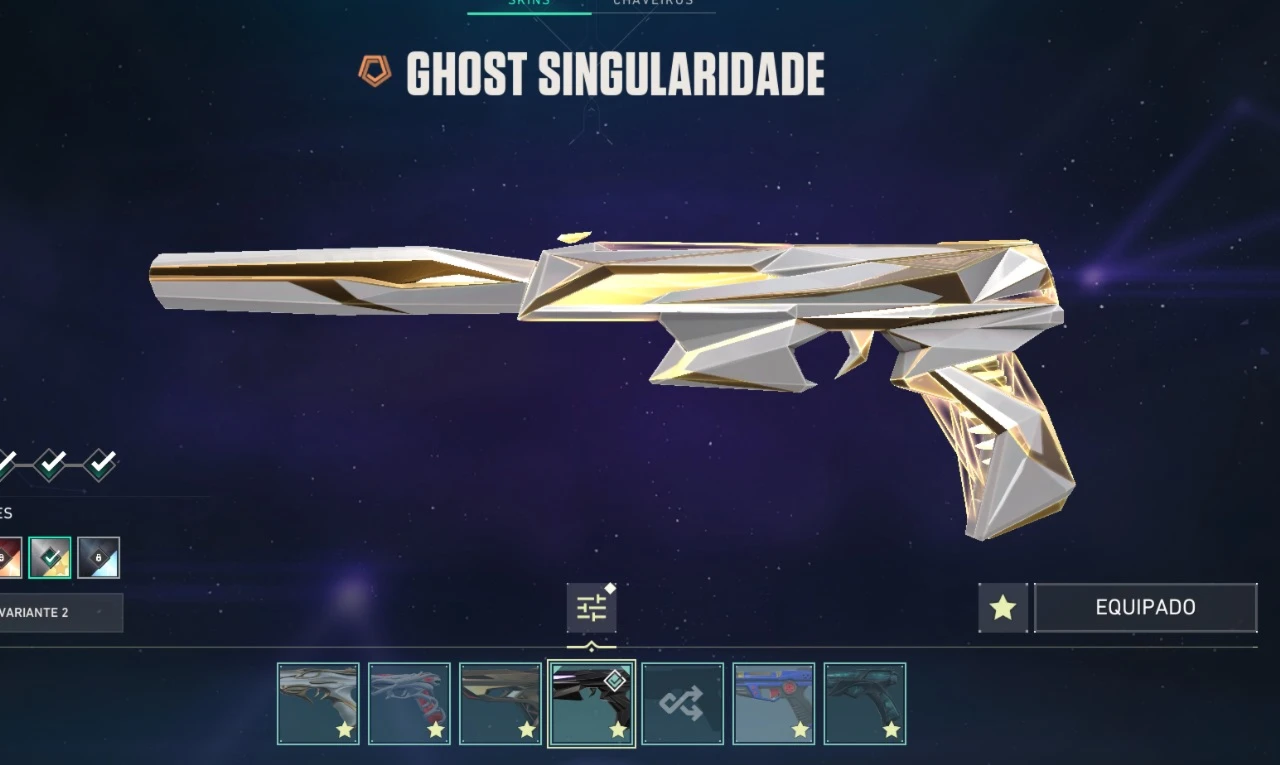The width and height of the screenshot is (1280, 765).
Task: Toggle the favorite star next to Equipado
Action: coord(1003,607)
